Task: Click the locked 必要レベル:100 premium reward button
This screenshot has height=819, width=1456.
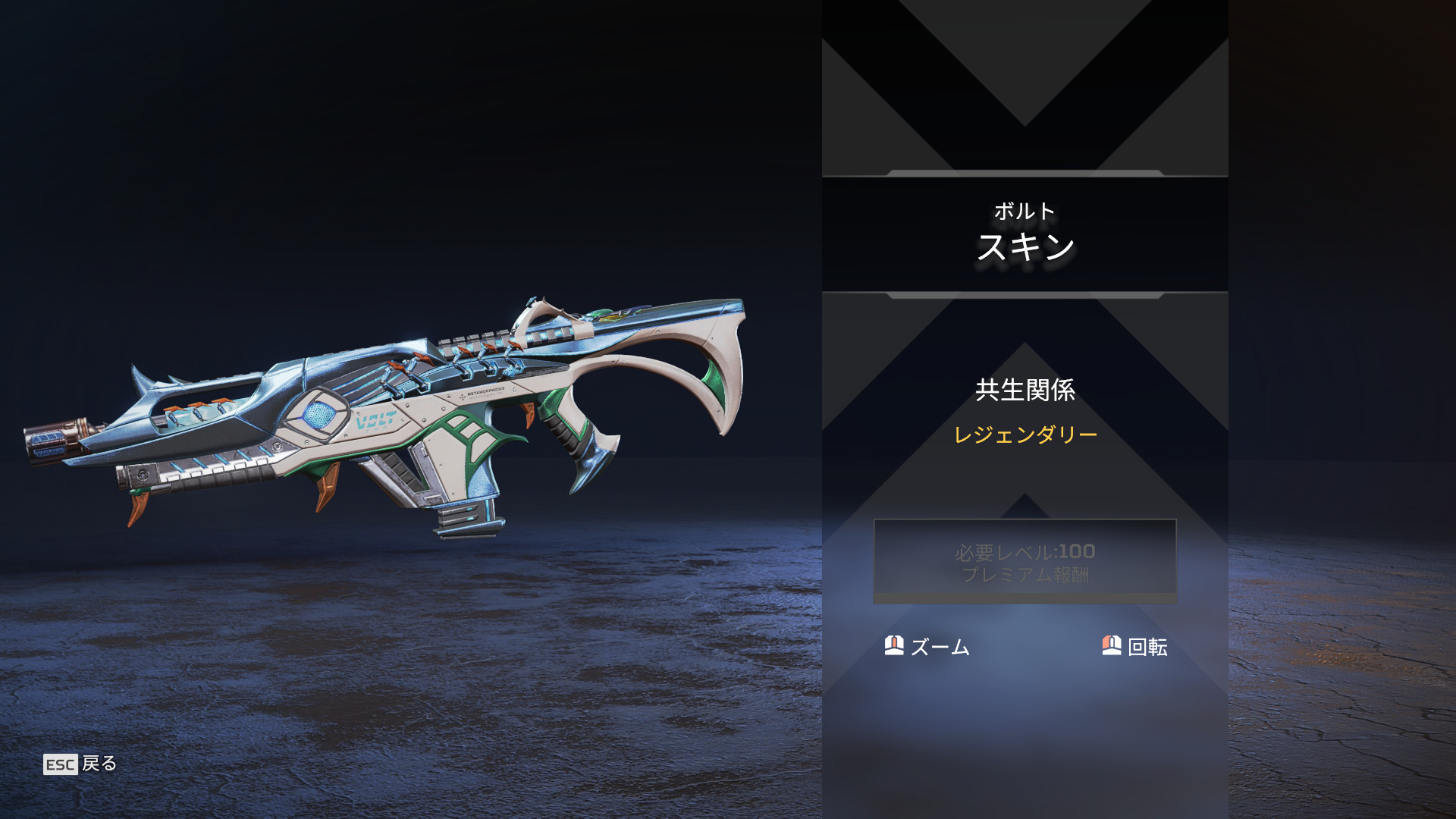Action: [1025, 561]
